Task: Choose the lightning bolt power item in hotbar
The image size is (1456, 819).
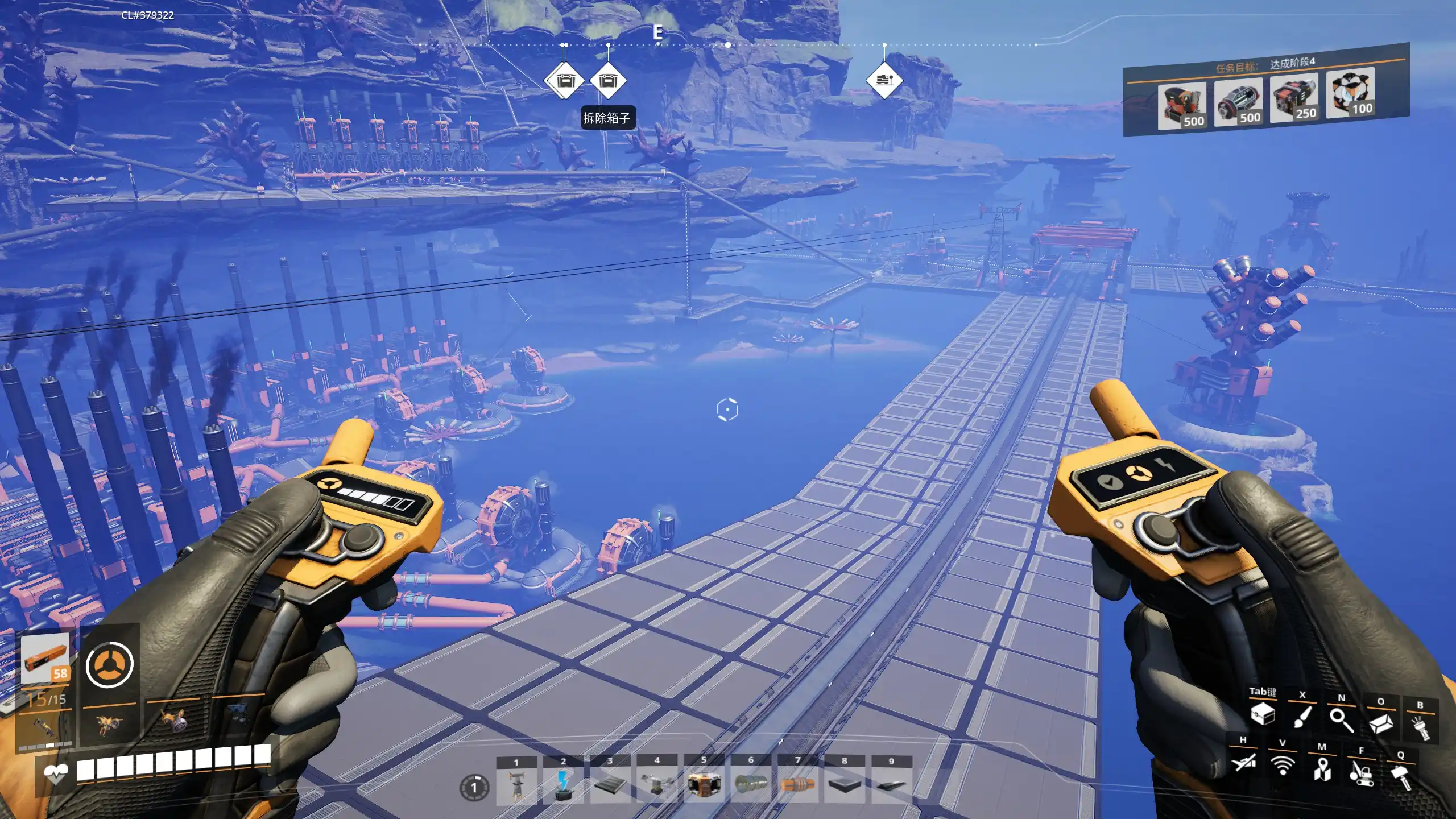Action: click(563, 786)
